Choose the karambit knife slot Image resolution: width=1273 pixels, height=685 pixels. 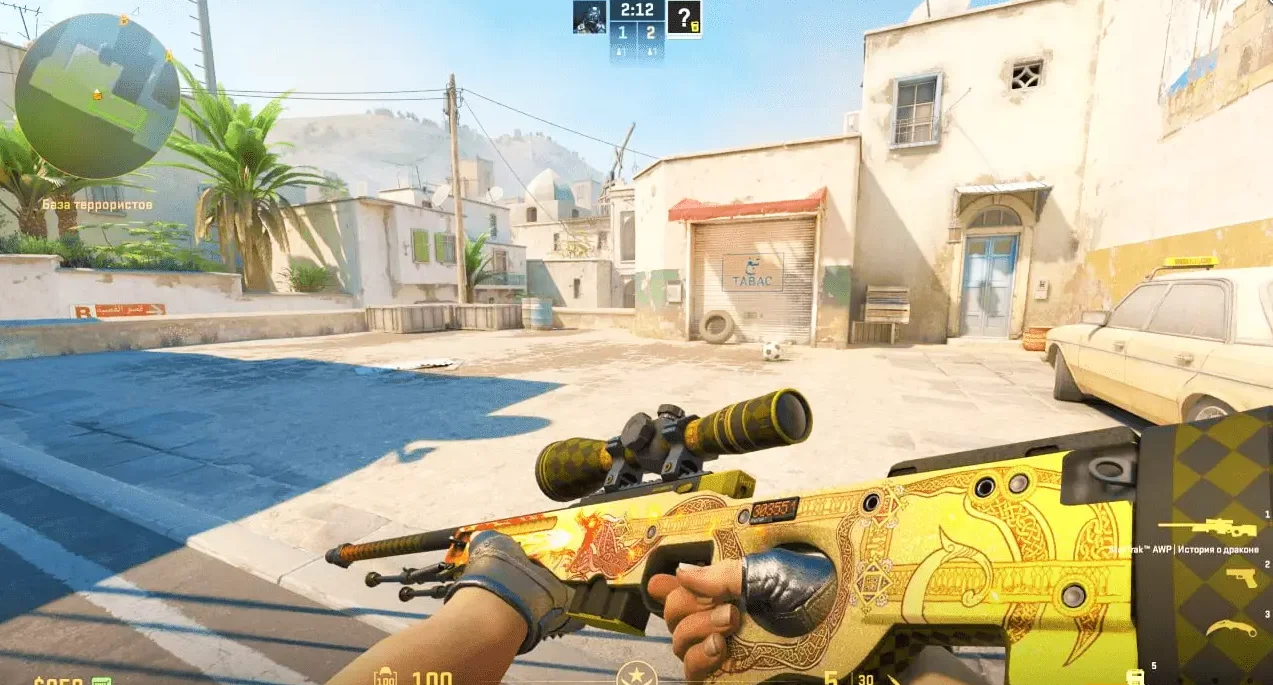(1231, 629)
